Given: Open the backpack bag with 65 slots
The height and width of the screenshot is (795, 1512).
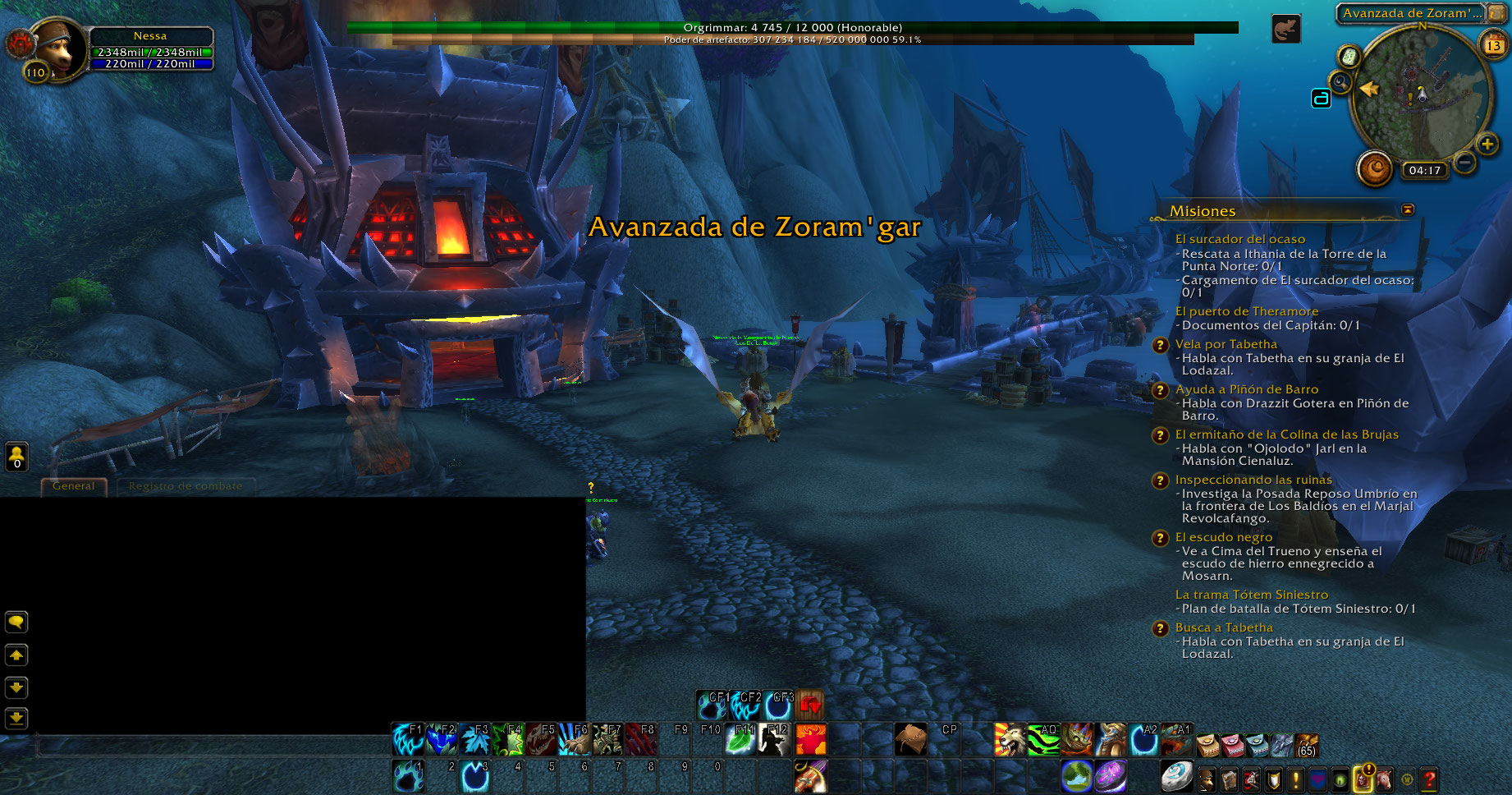Looking at the screenshot, I should [1306, 745].
